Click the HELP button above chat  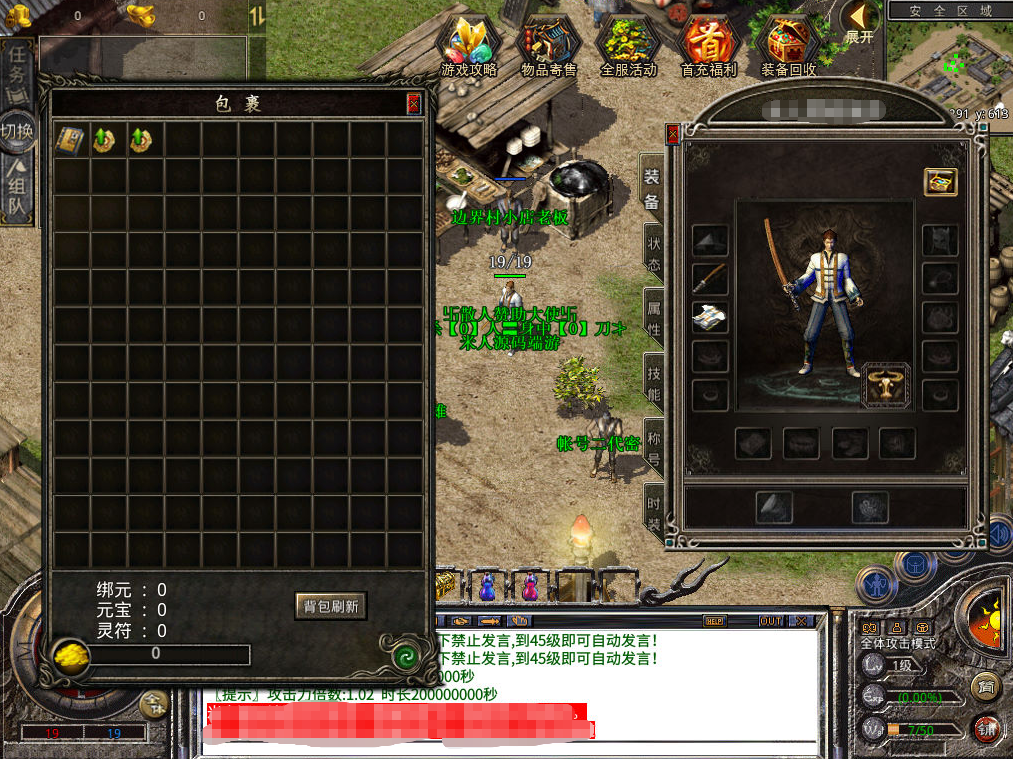714,621
